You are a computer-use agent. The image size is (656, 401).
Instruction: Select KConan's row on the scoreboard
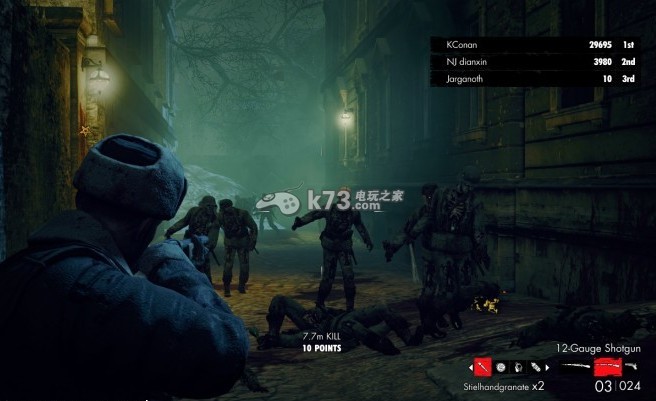pos(535,45)
